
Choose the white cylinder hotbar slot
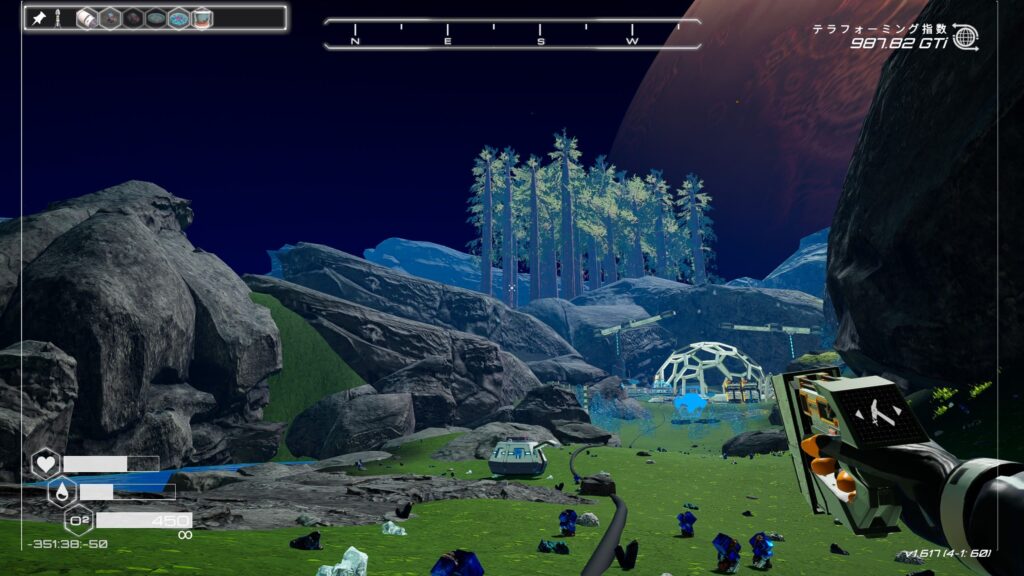coord(86,18)
